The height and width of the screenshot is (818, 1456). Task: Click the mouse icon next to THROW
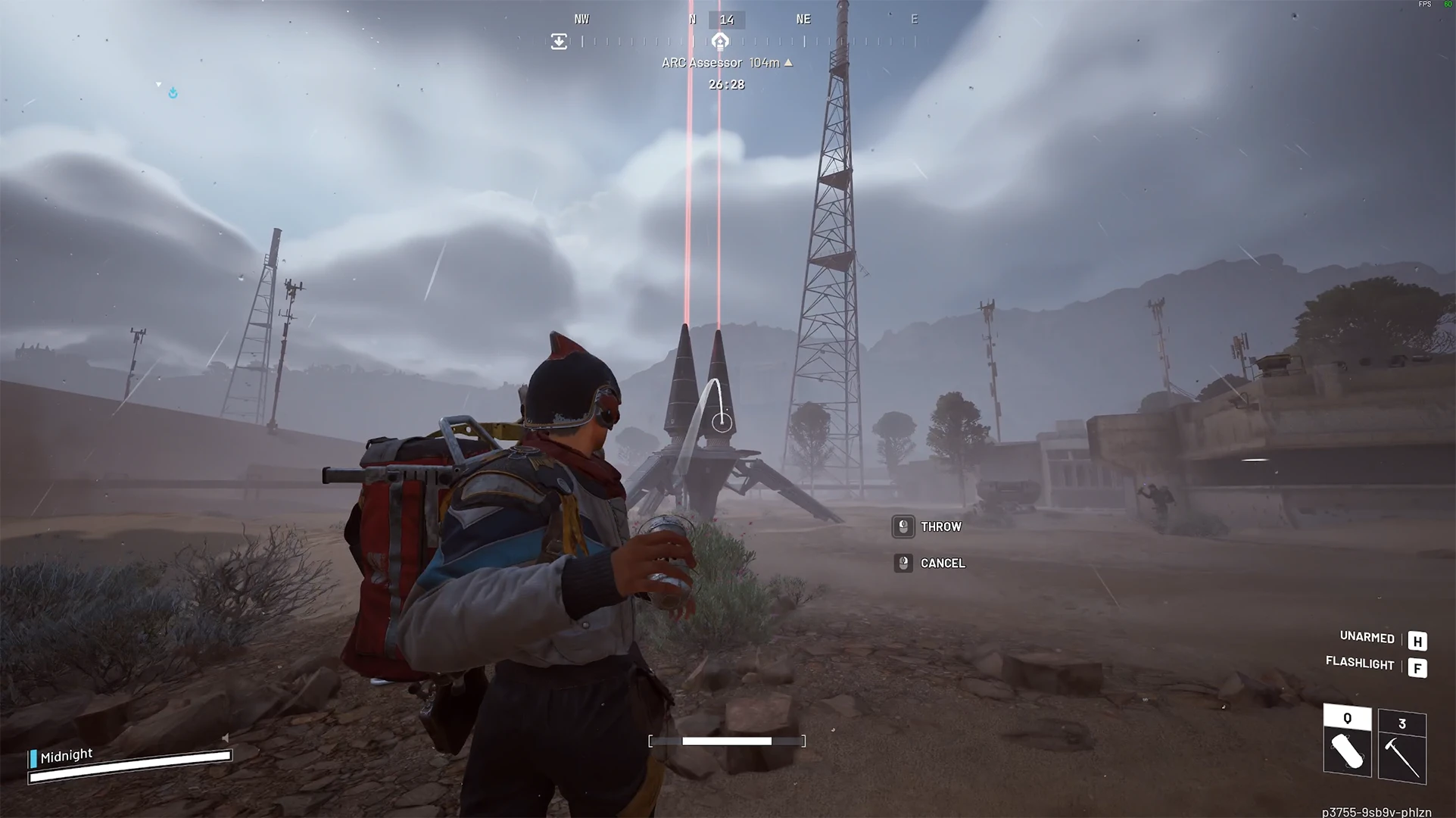pos(903,526)
